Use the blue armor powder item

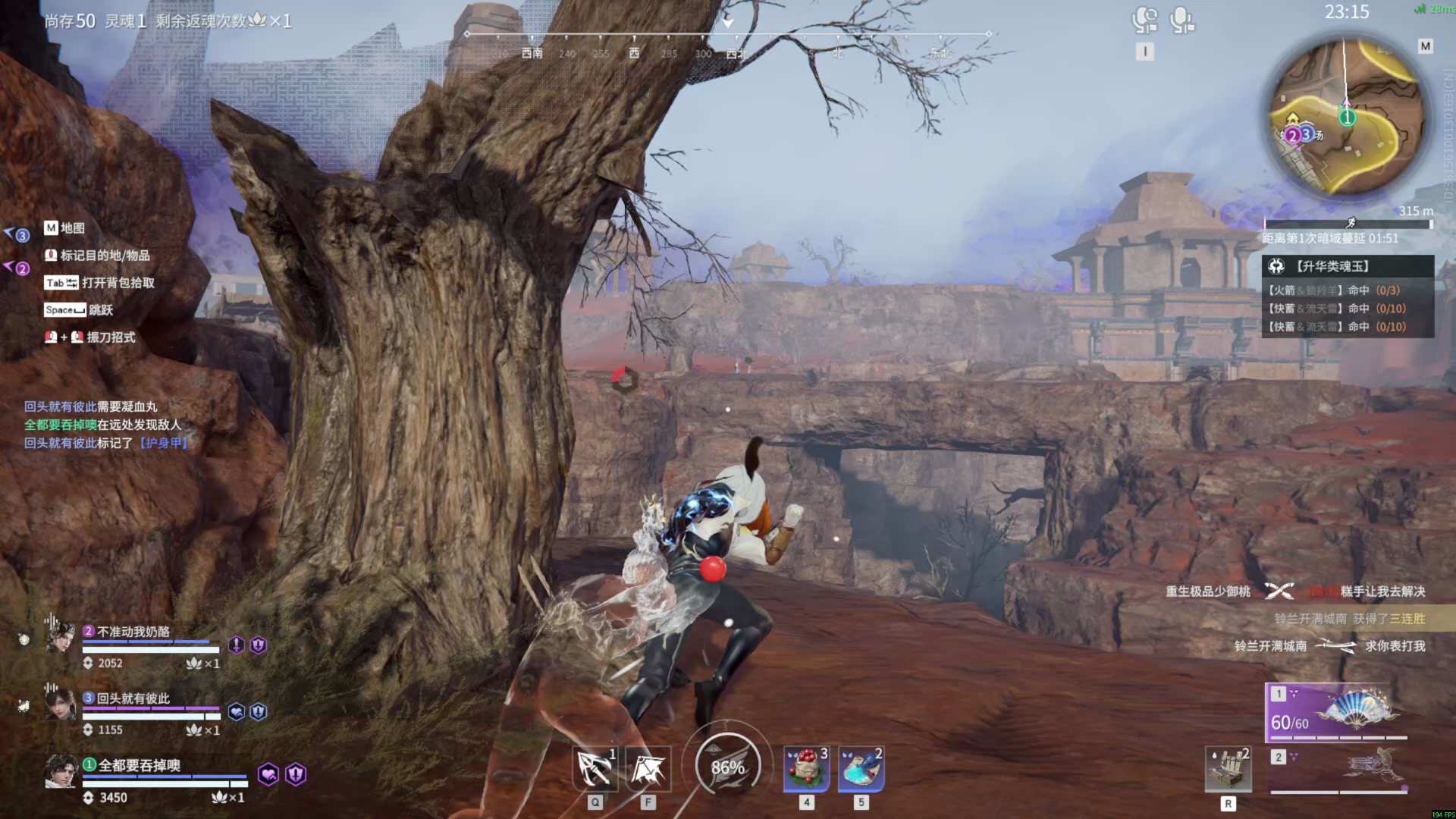(861, 768)
